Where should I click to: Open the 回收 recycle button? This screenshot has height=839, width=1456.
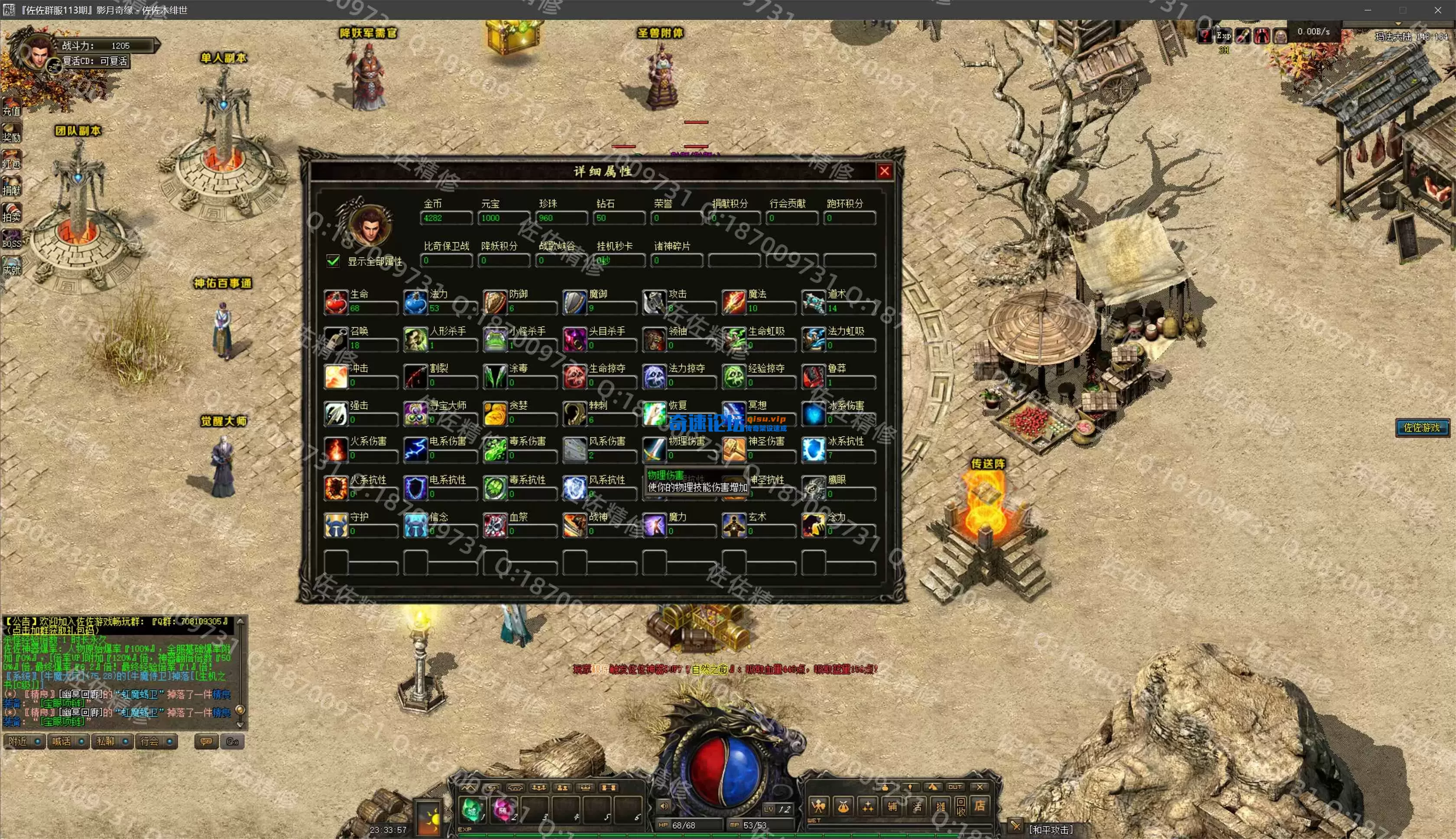pyautogui.click(x=961, y=806)
